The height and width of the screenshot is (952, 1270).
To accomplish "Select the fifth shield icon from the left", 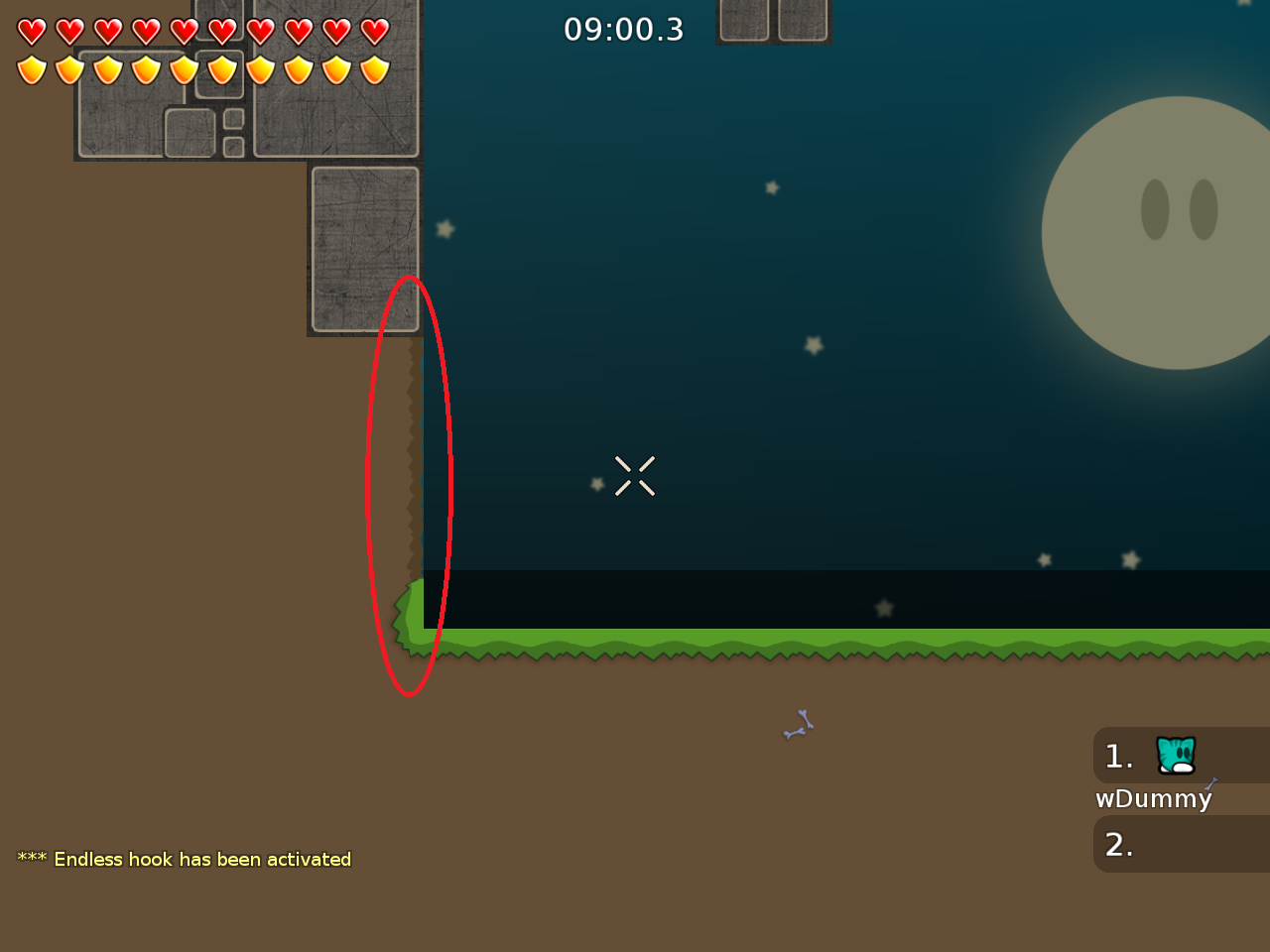I will [183, 69].
